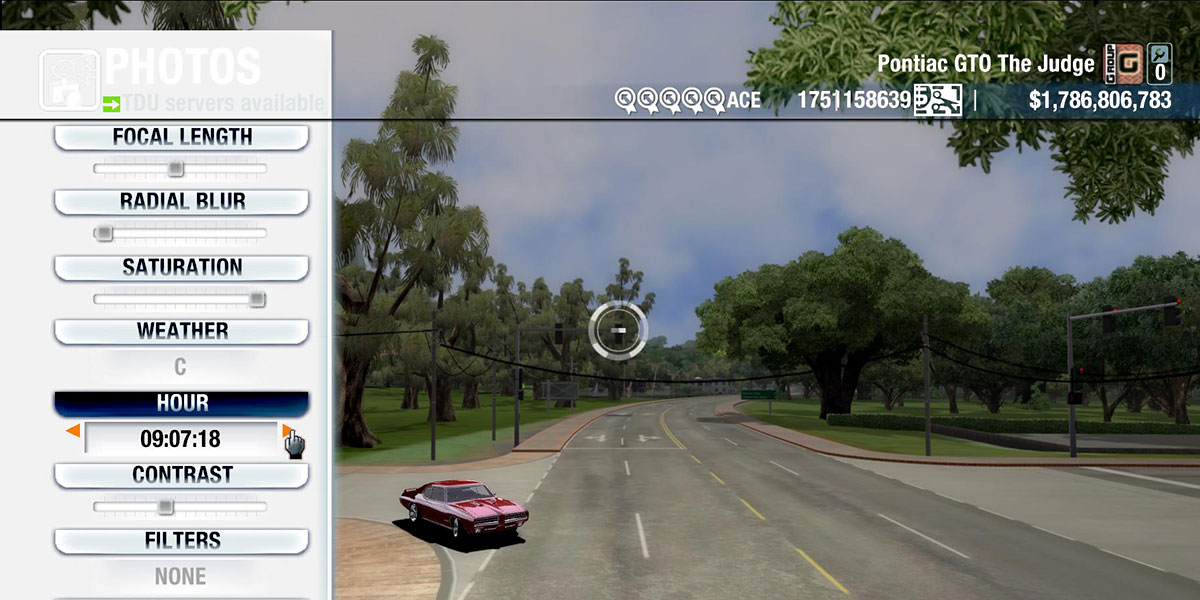Select the highlighted Hour option
Image resolution: width=1200 pixels, height=600 pixels.
pos(181,403)
